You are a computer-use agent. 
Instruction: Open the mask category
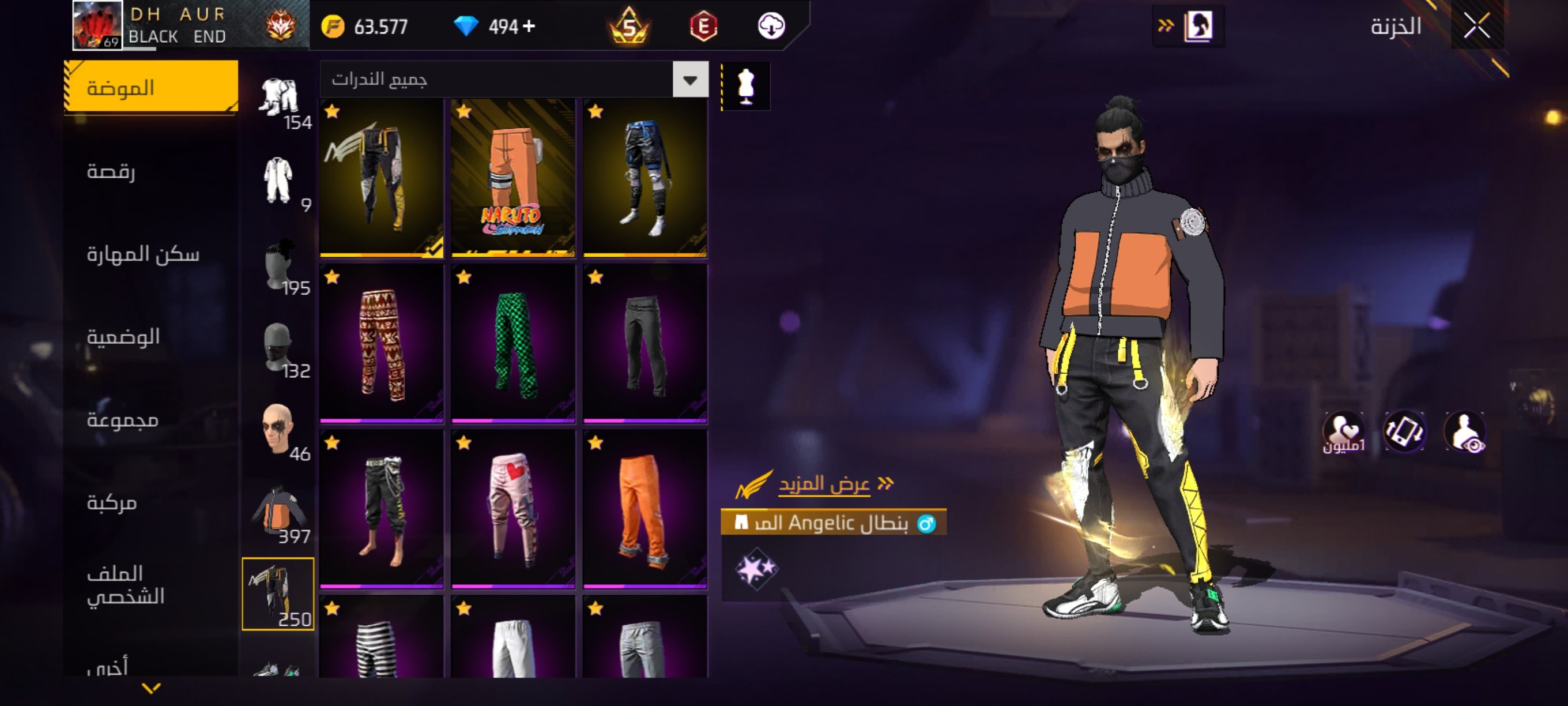(278, 347)
